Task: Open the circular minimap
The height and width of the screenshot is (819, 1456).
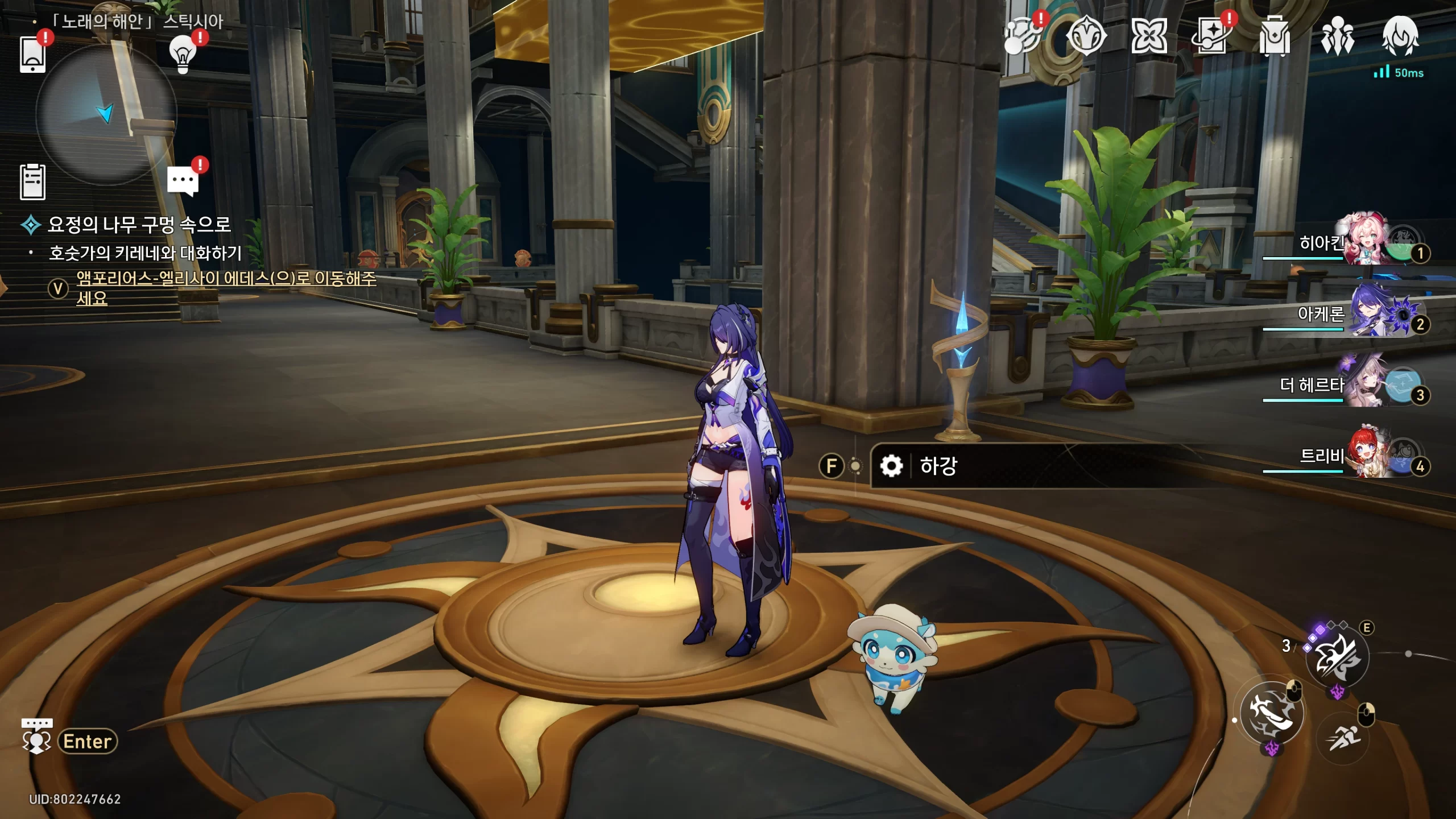Action: pyautogui.click(x=106, y=114)
